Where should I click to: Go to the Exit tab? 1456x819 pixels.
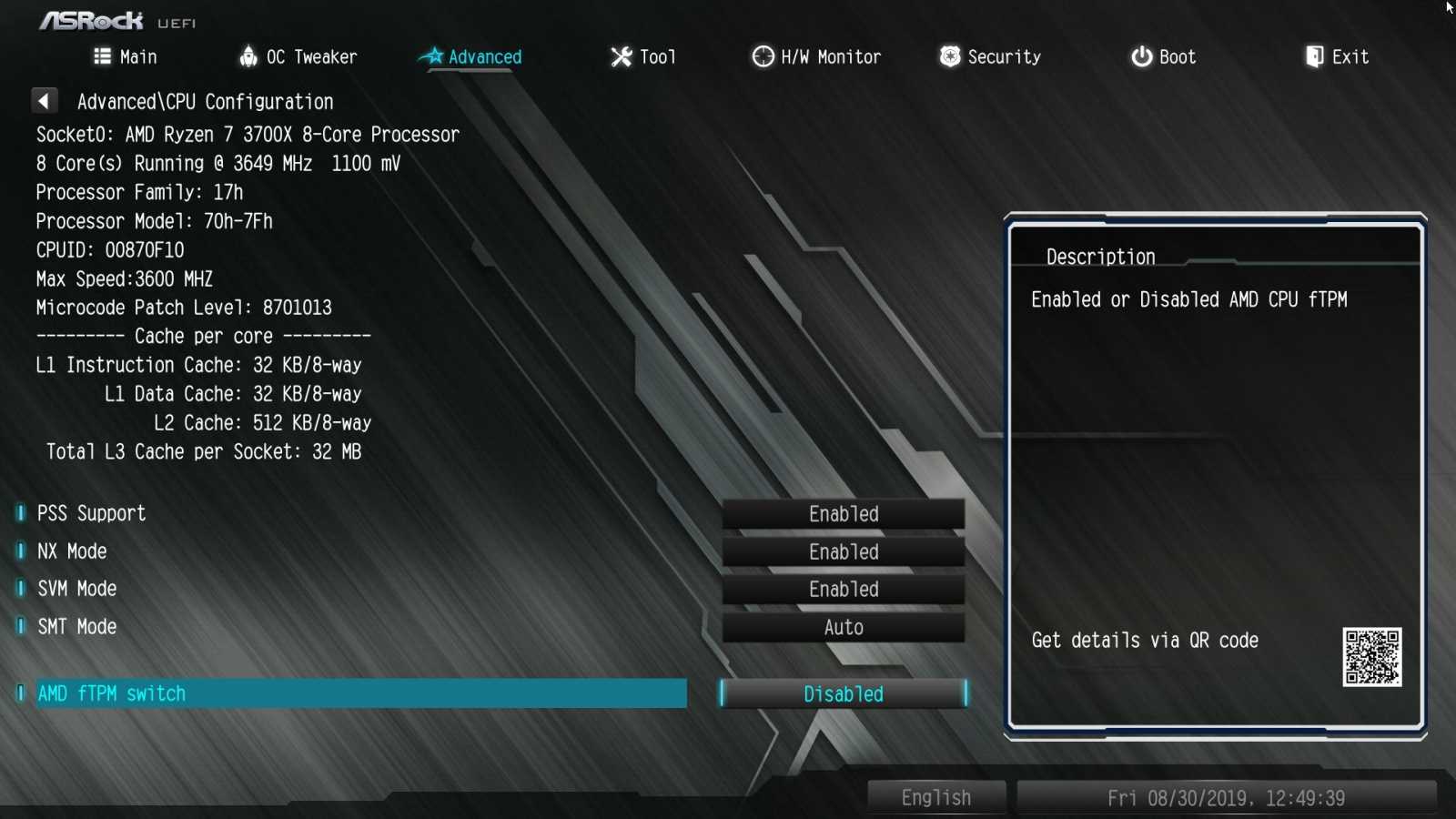tap(1337, 56)
